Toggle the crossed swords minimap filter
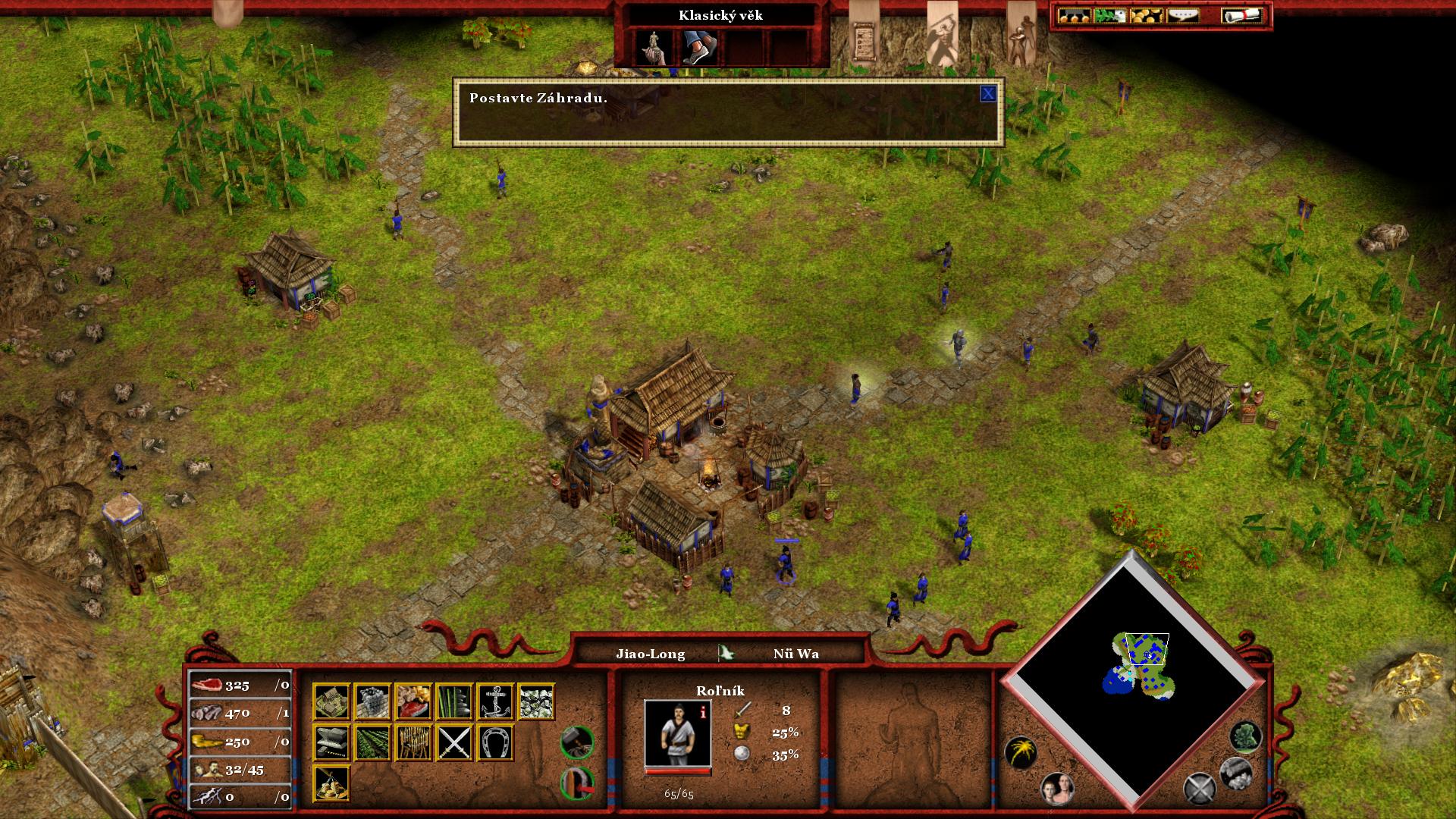The image size is (1456, 819). click(1200, 788)
